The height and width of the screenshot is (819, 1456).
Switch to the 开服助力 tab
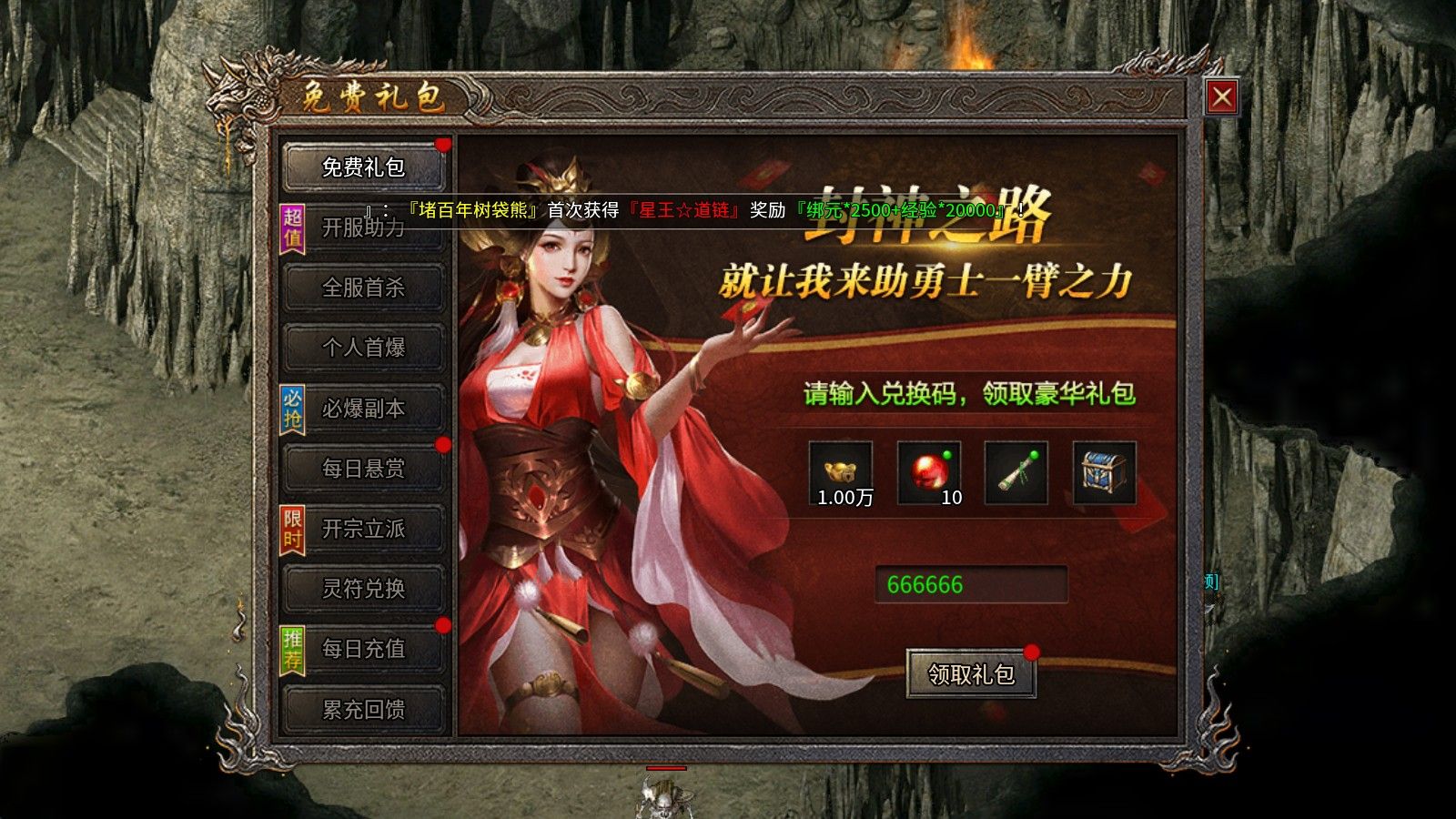click(x=362, y=227)
